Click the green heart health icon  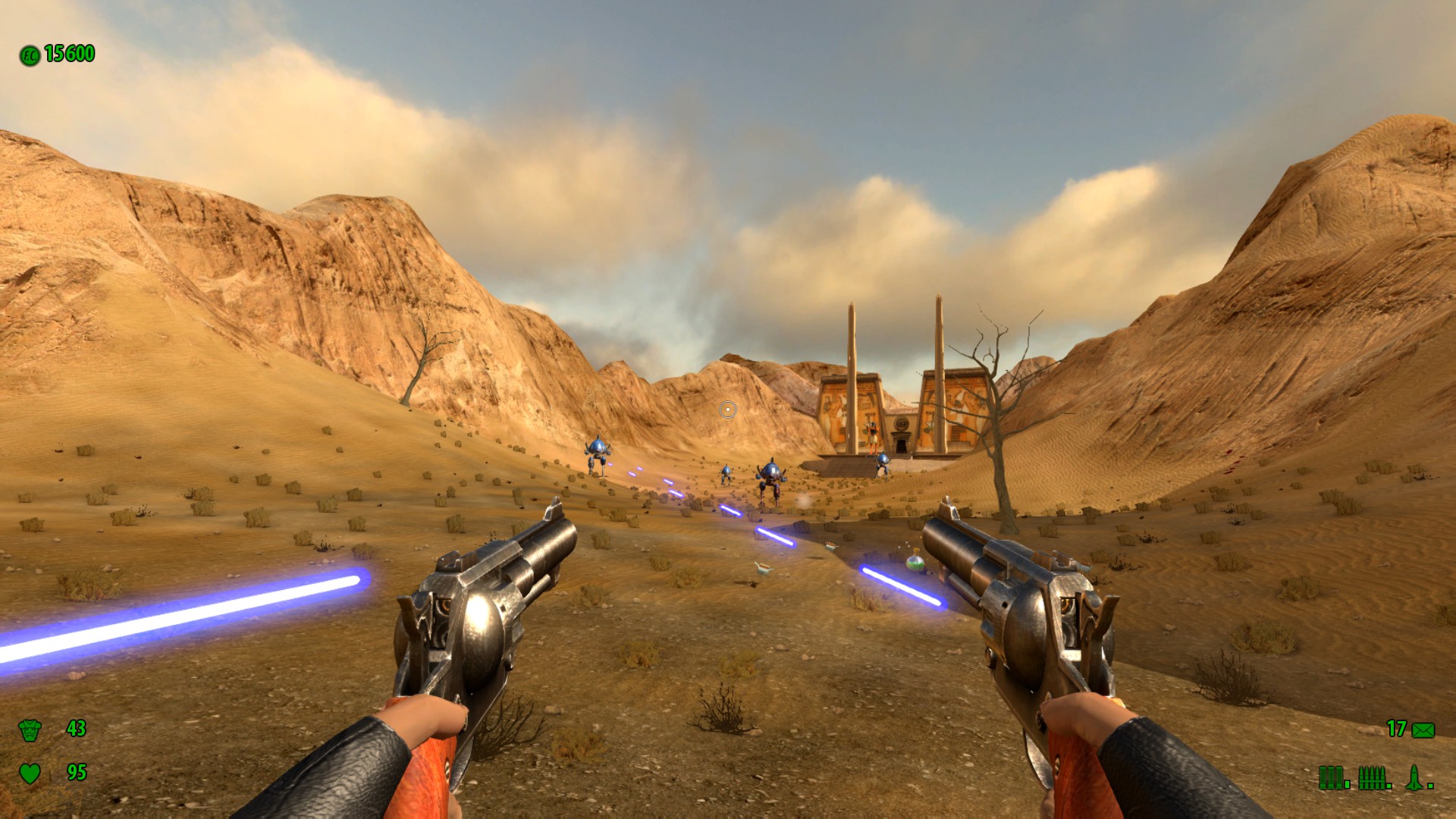point(30,773)
